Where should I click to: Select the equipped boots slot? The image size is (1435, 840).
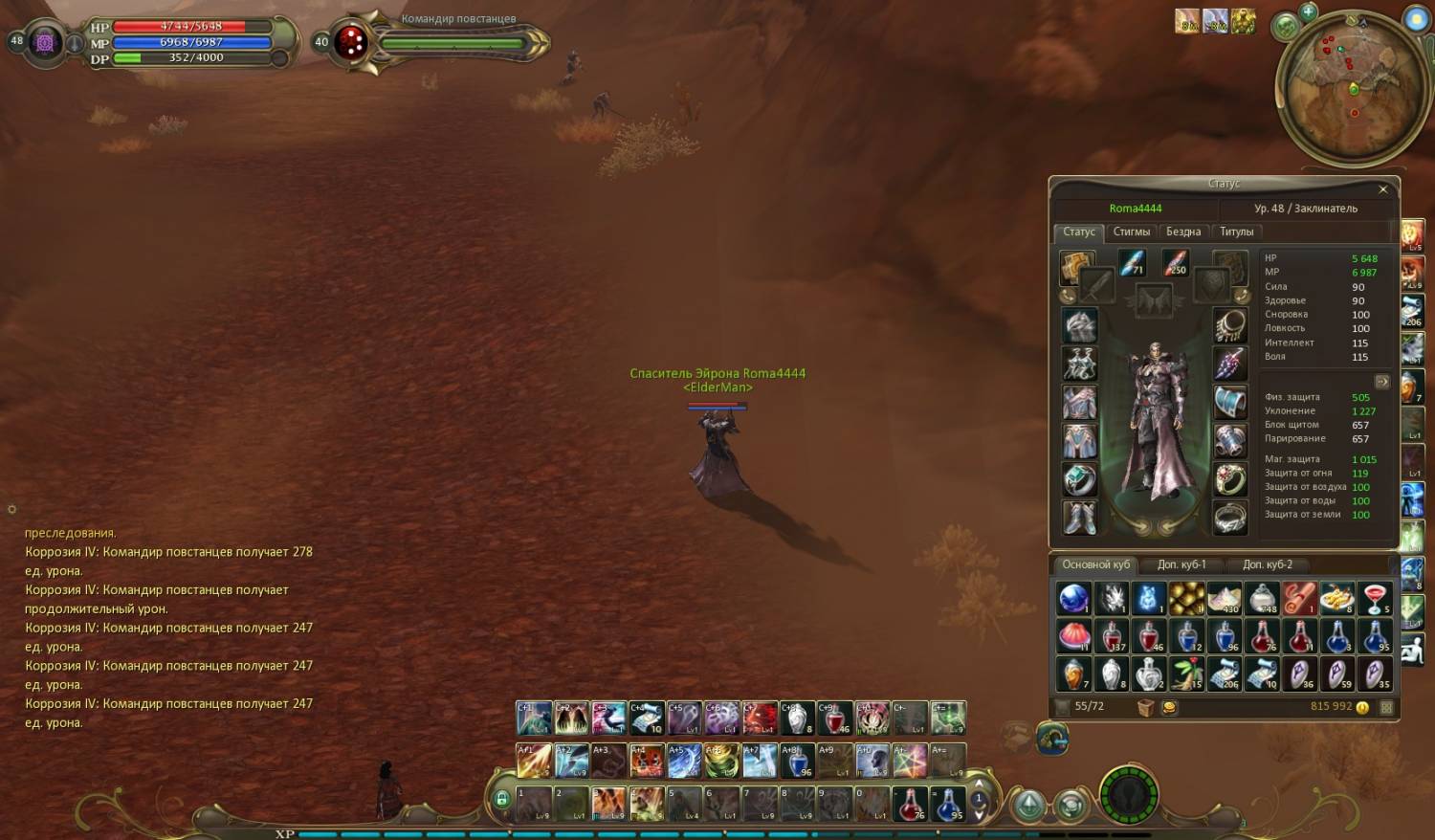click(1080, 519)
